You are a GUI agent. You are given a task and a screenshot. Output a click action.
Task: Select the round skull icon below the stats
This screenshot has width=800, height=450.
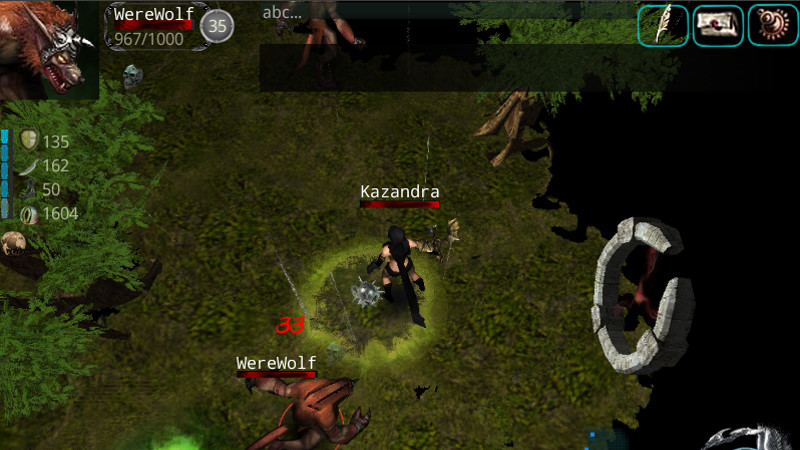click(x=13, y=242)
